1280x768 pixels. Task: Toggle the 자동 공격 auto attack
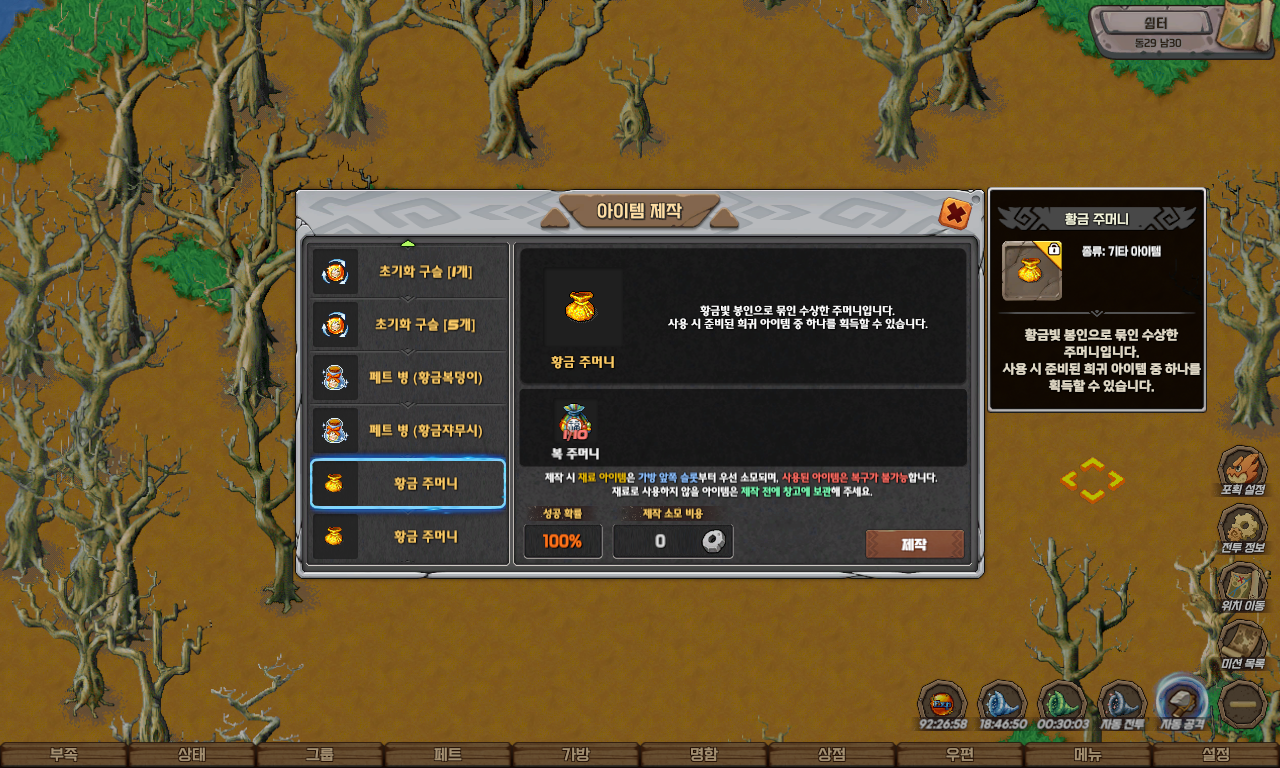coord(1181,700)
